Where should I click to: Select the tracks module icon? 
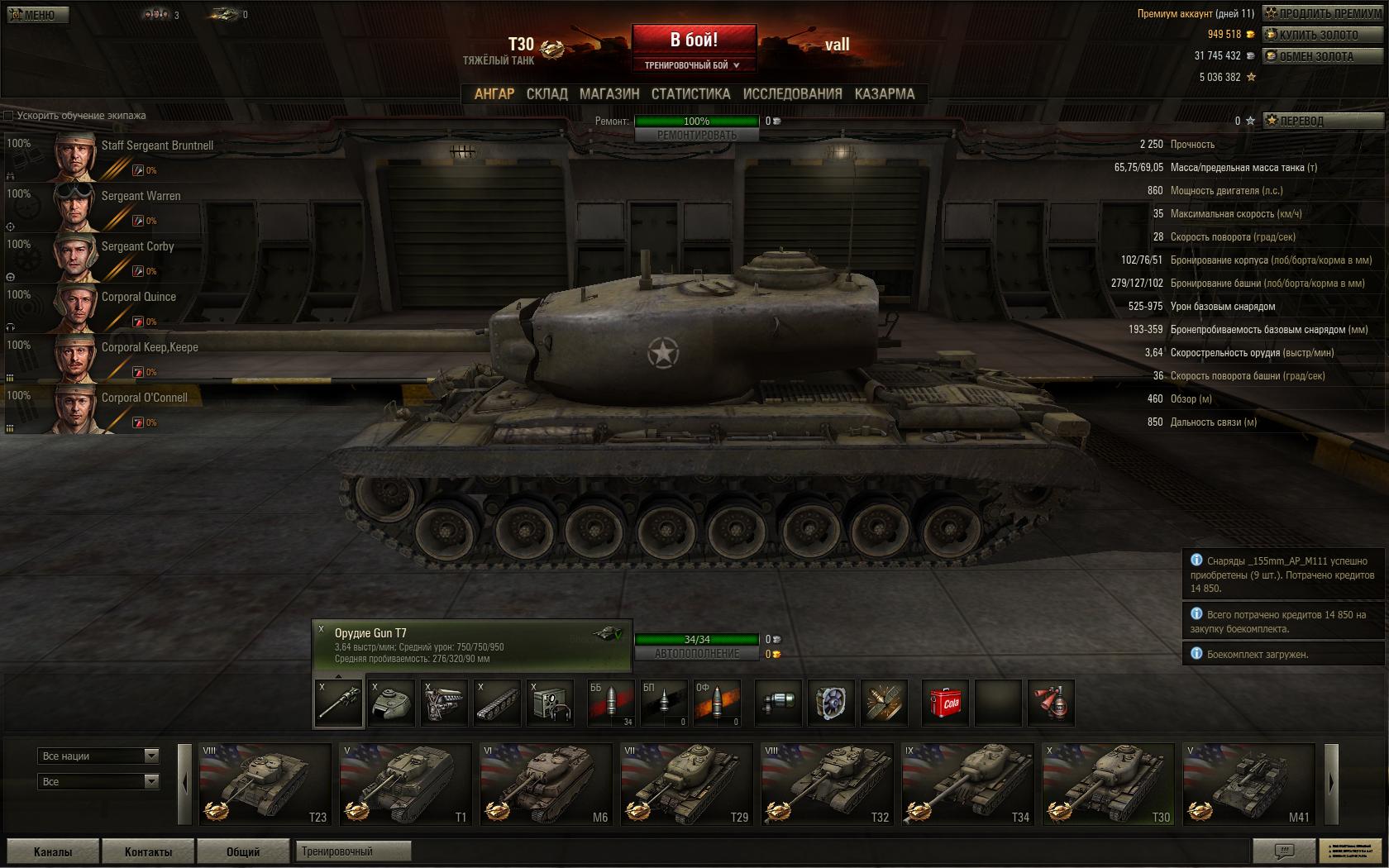click(497, 702)
